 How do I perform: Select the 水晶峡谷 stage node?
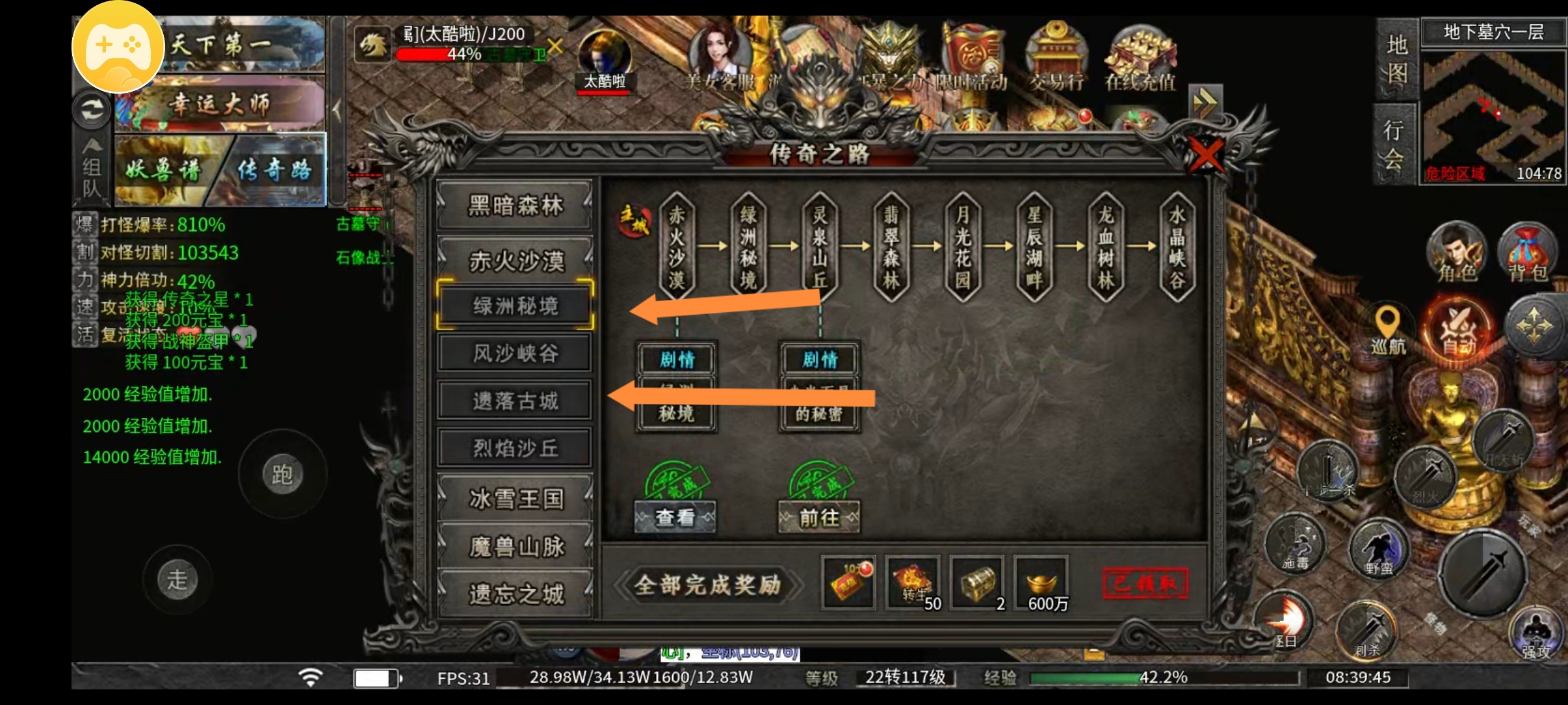point(1177,247)
